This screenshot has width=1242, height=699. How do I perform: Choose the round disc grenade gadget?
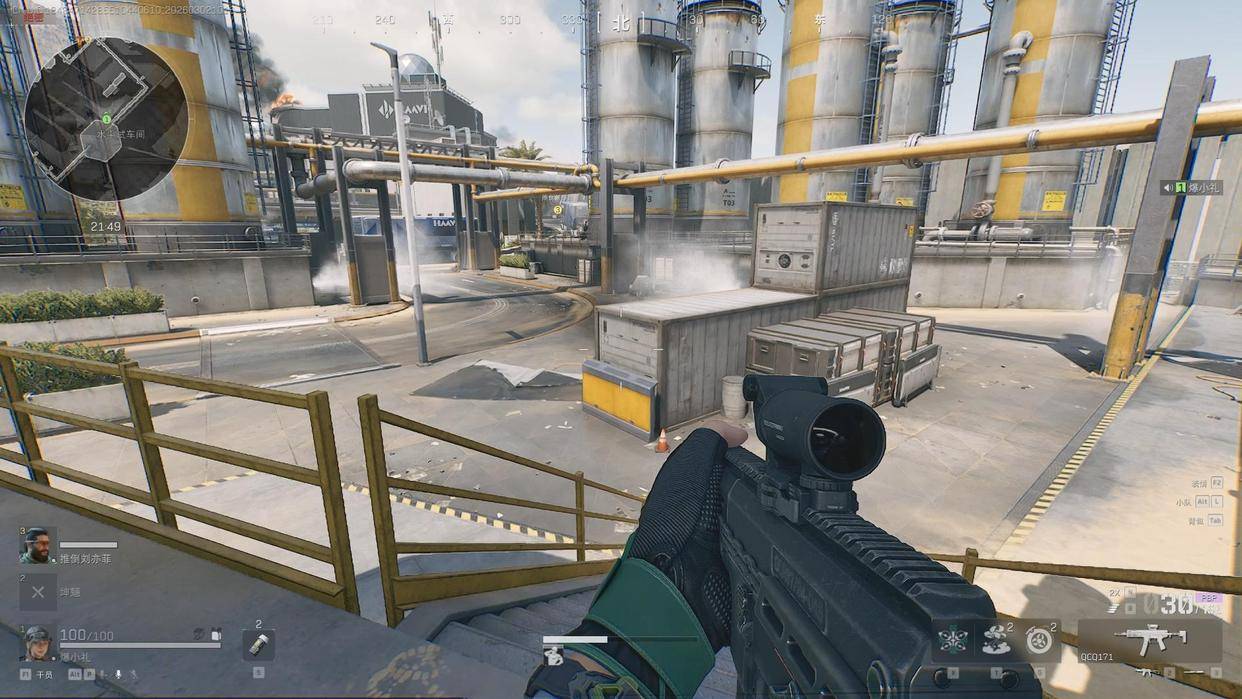[1039, 640]
